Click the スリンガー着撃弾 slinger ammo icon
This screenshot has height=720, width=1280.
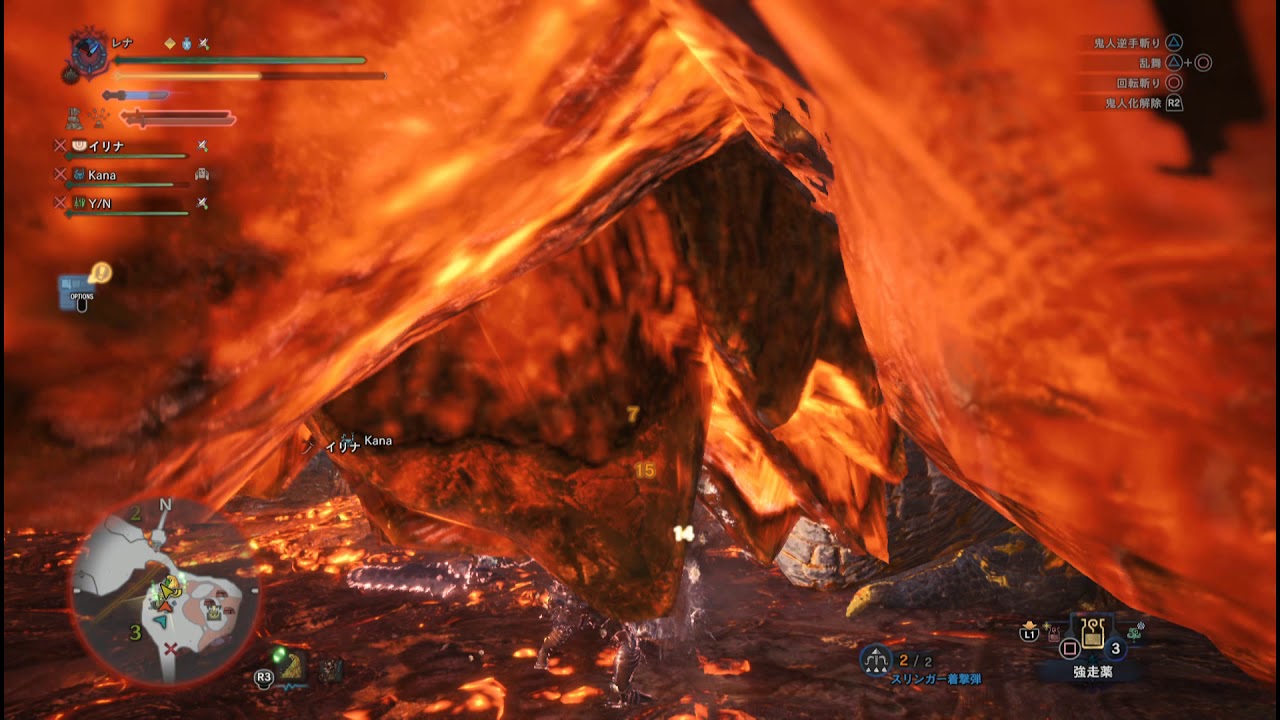point(877,659)
